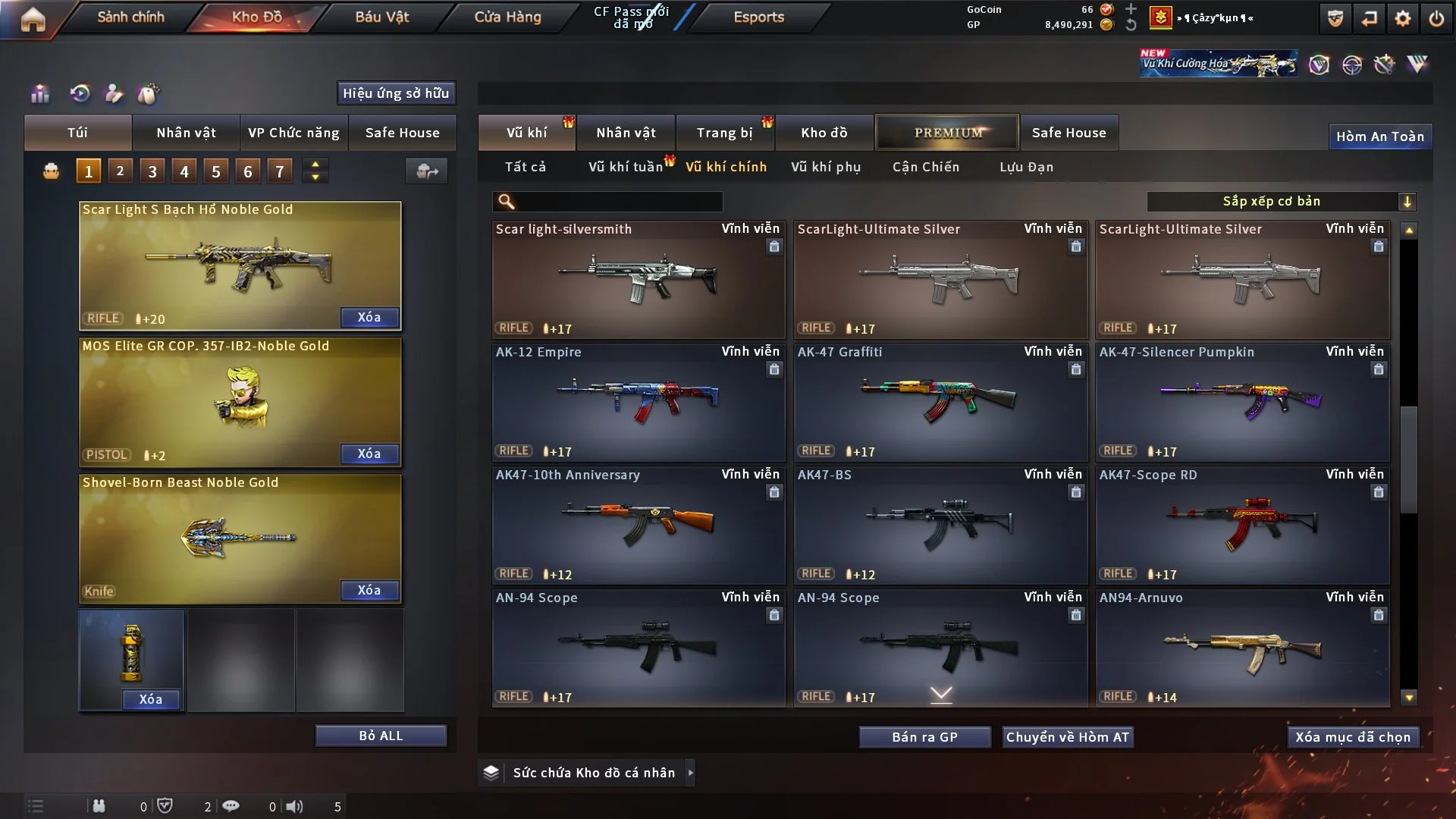Click the Bỏ ALL button
Image resolution: width=1456 pixels, height=819 pixels.
point(381,736)
